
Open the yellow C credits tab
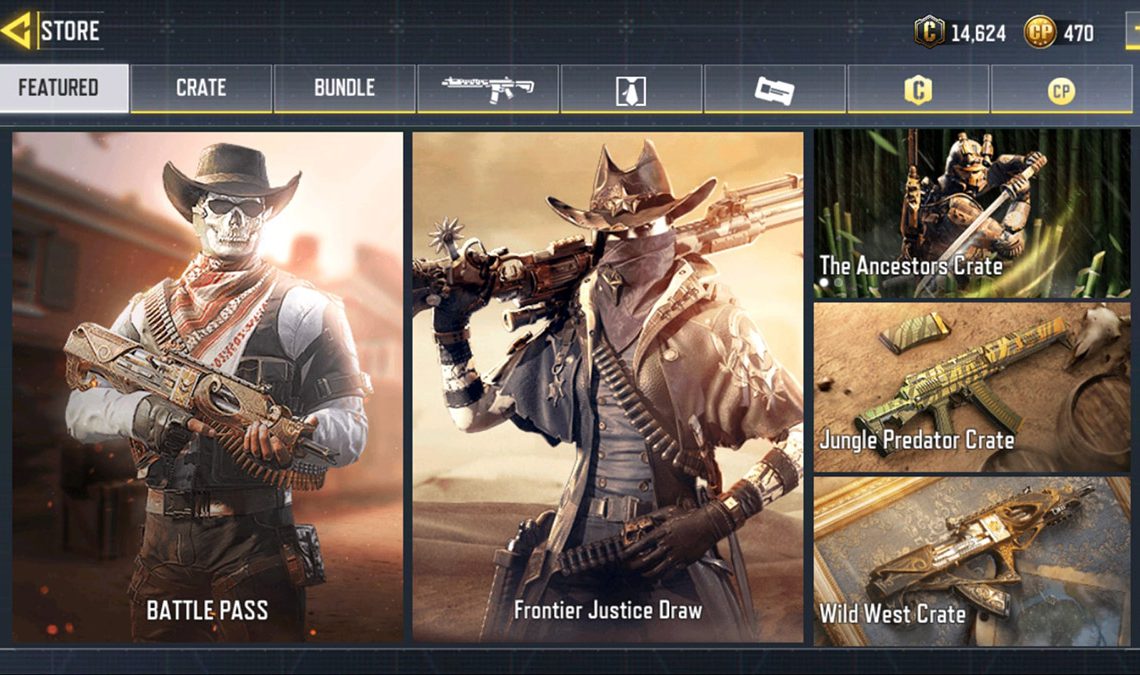(x=917, y=90)
